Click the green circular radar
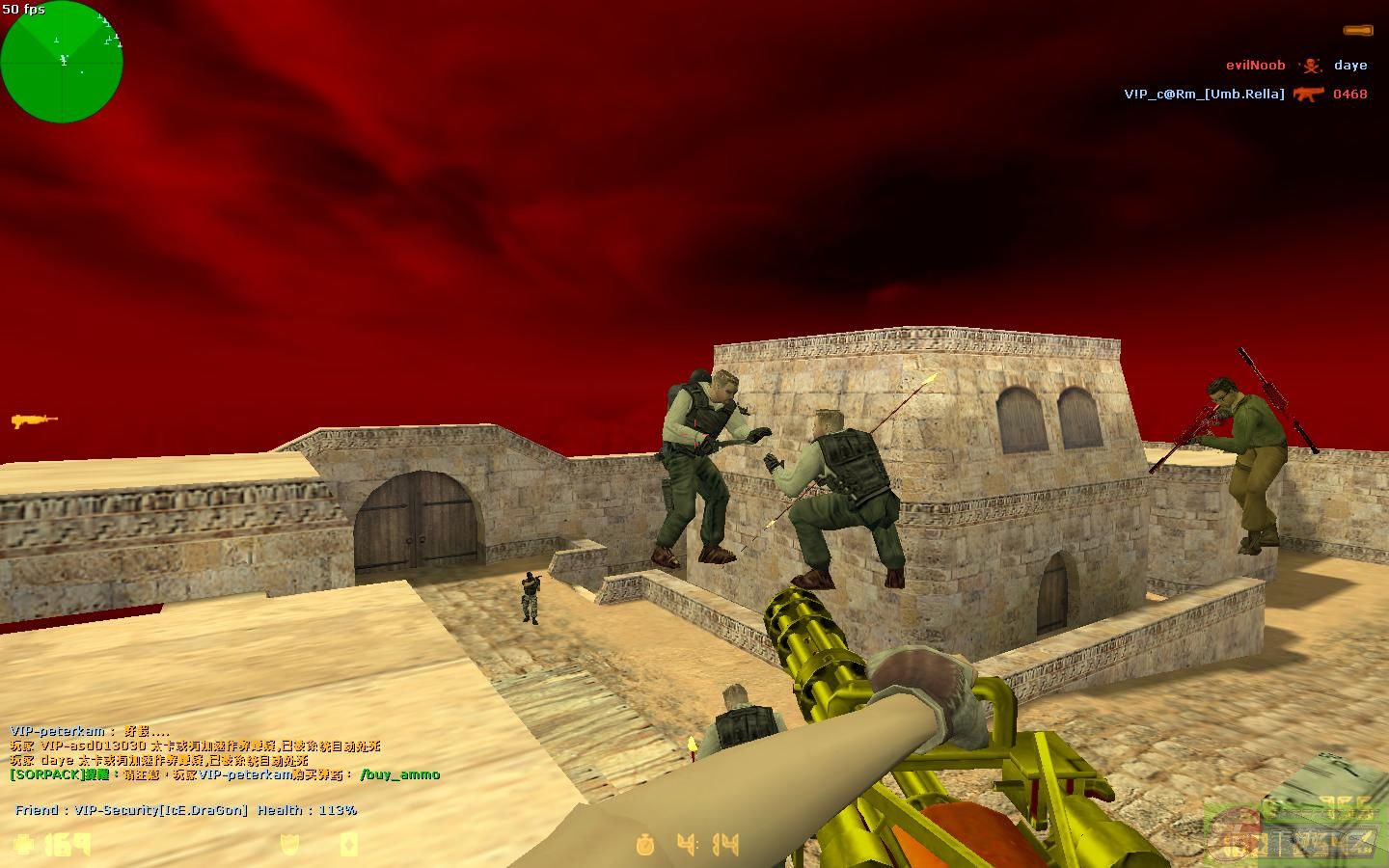This screenshot has width=1389, height=868. [x=62, y=62]
